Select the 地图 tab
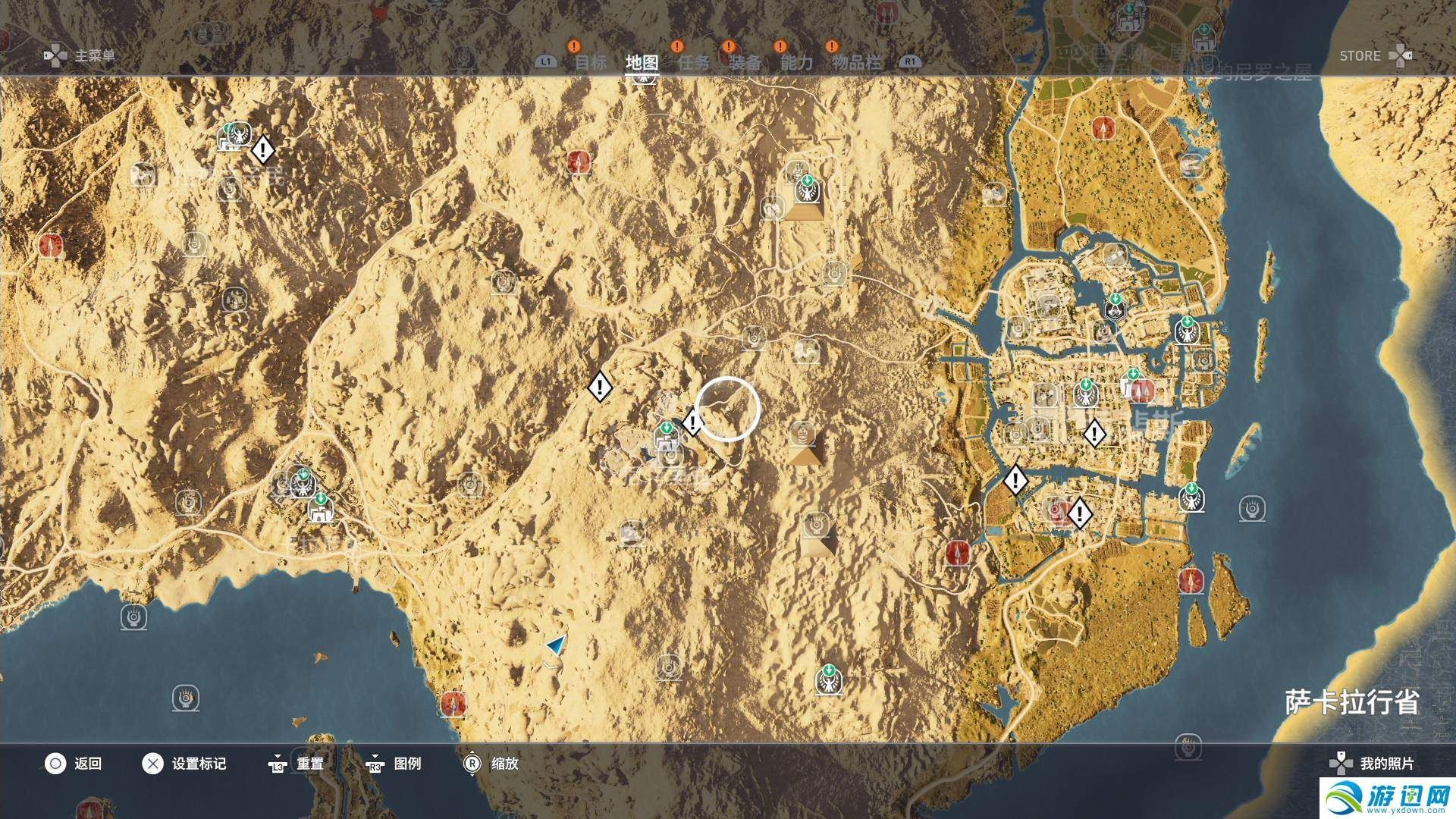The image size is (1456, 819). point(642,62)
